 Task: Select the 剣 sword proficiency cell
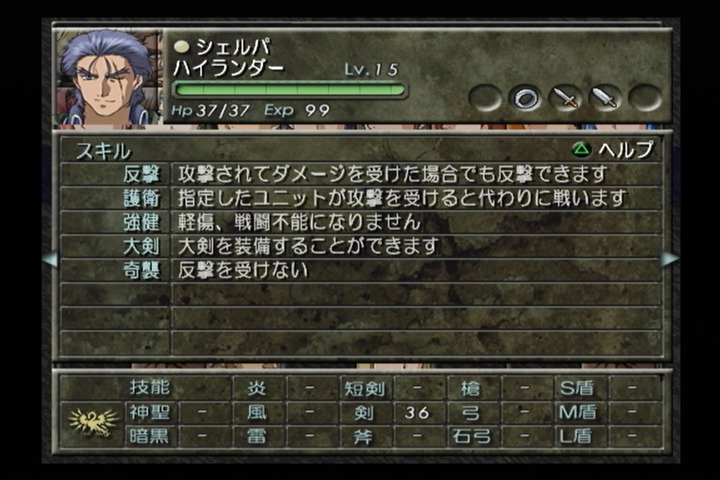362,412
